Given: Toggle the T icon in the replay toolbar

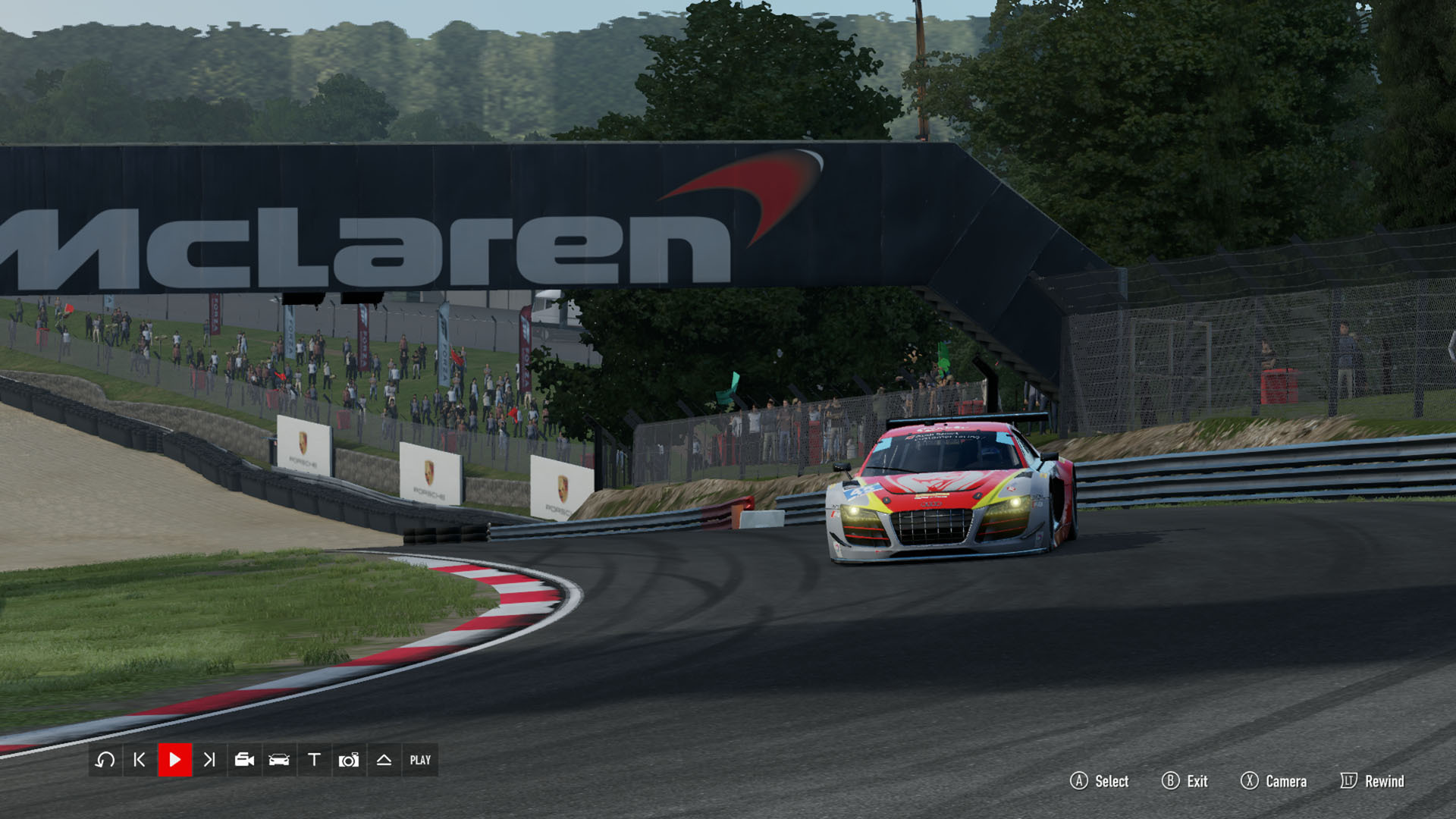Looking at the screenshot, I should pos(314,760).
